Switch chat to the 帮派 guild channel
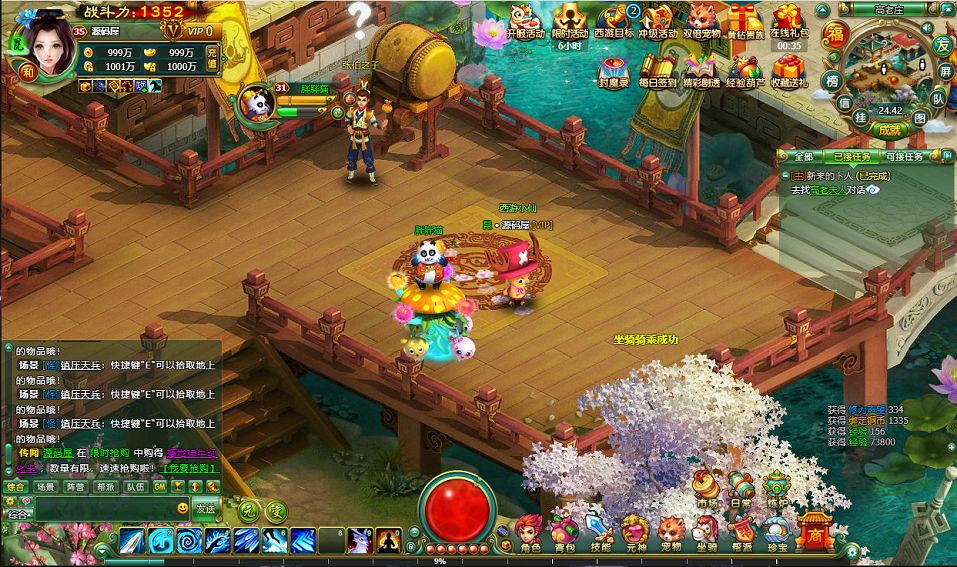Viewport: 957px width, 567px height. click(105, 486)
